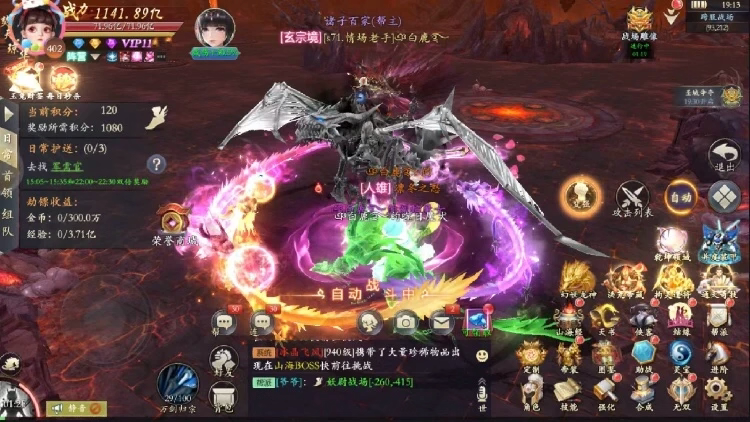Open the 荣誉商城 honor shop

pyautogui.click(x=175, y=224)
